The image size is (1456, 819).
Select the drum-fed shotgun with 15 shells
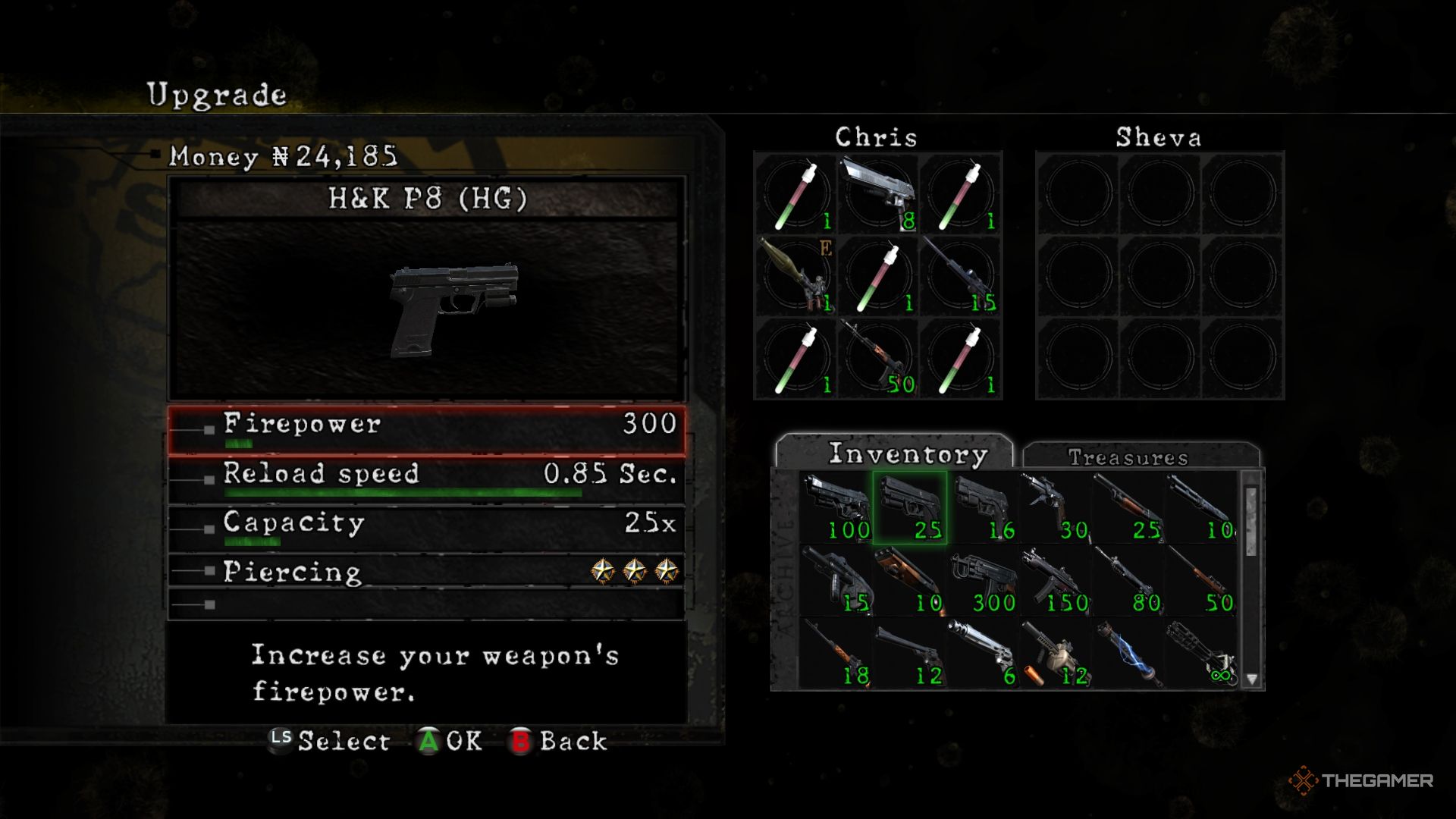tap(836, 581)
